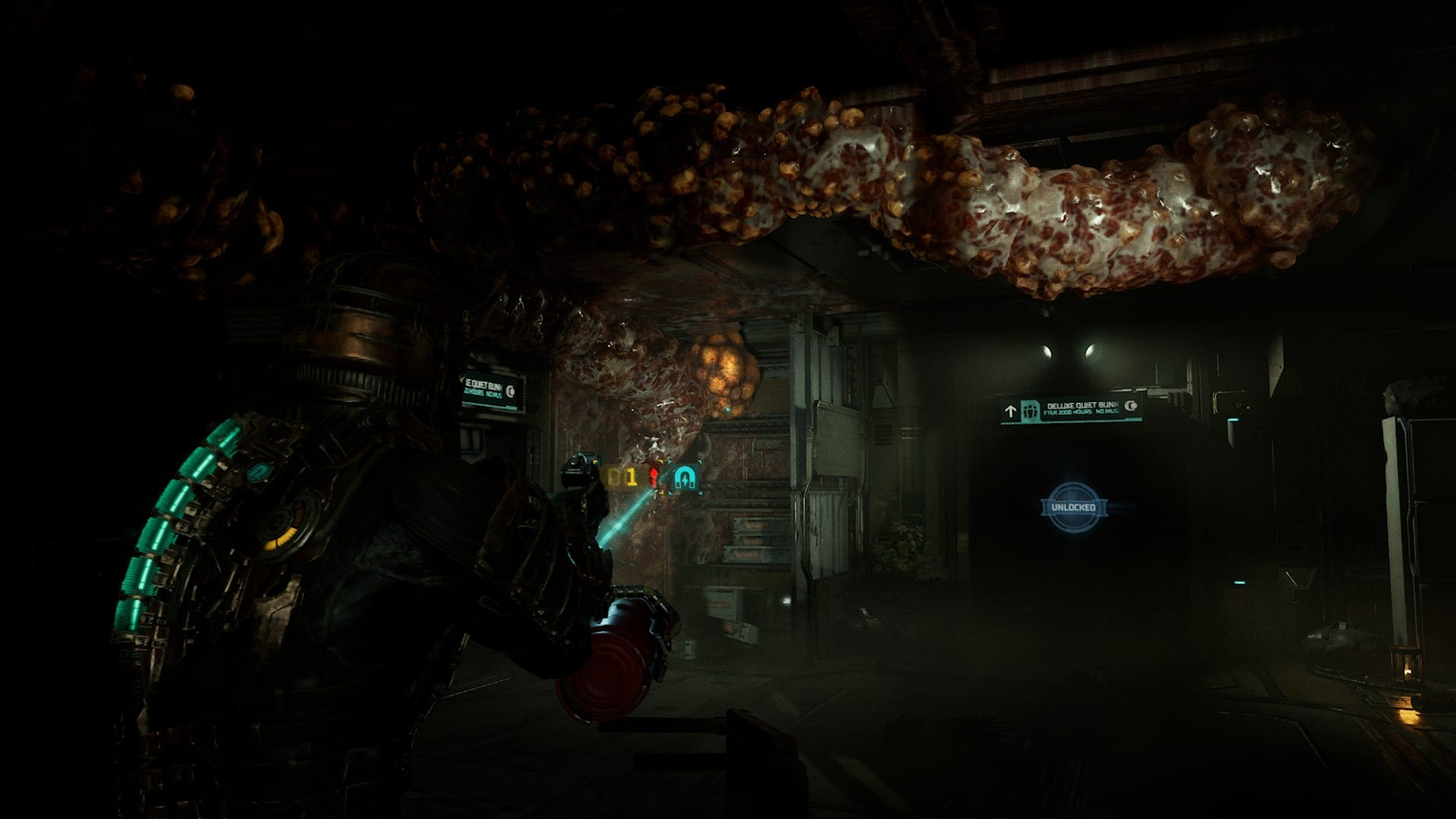Click the yellow ammo counter showing 01
The height and width of the screenshot is (819, 1456).
pyautogui.click(x=622, y=477)
